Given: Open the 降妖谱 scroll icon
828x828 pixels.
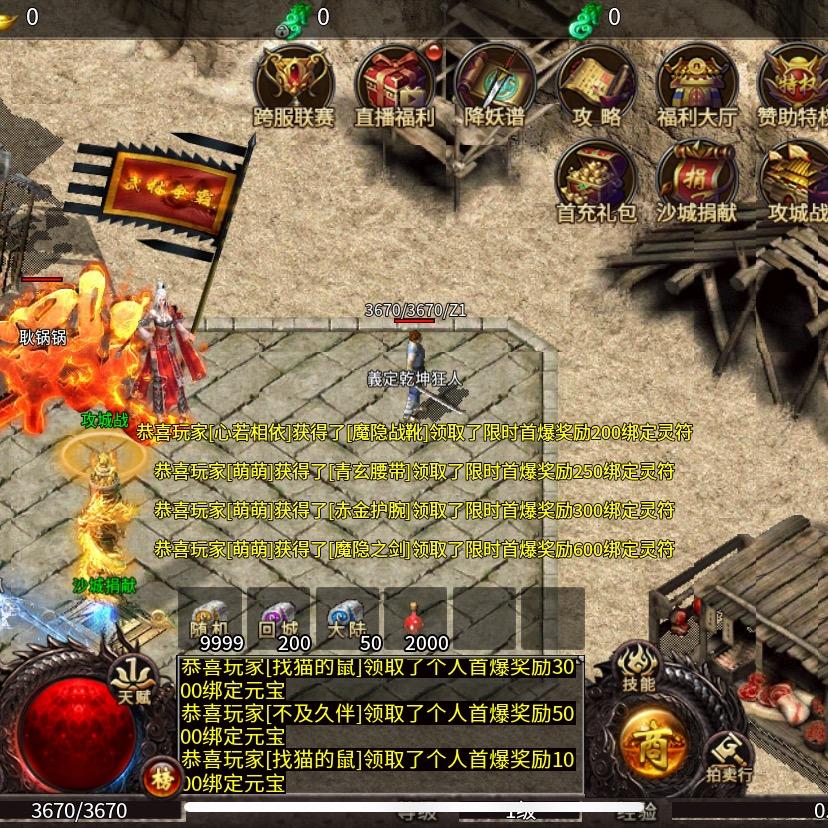Looking at the screenshot, I should coord(495,85).
